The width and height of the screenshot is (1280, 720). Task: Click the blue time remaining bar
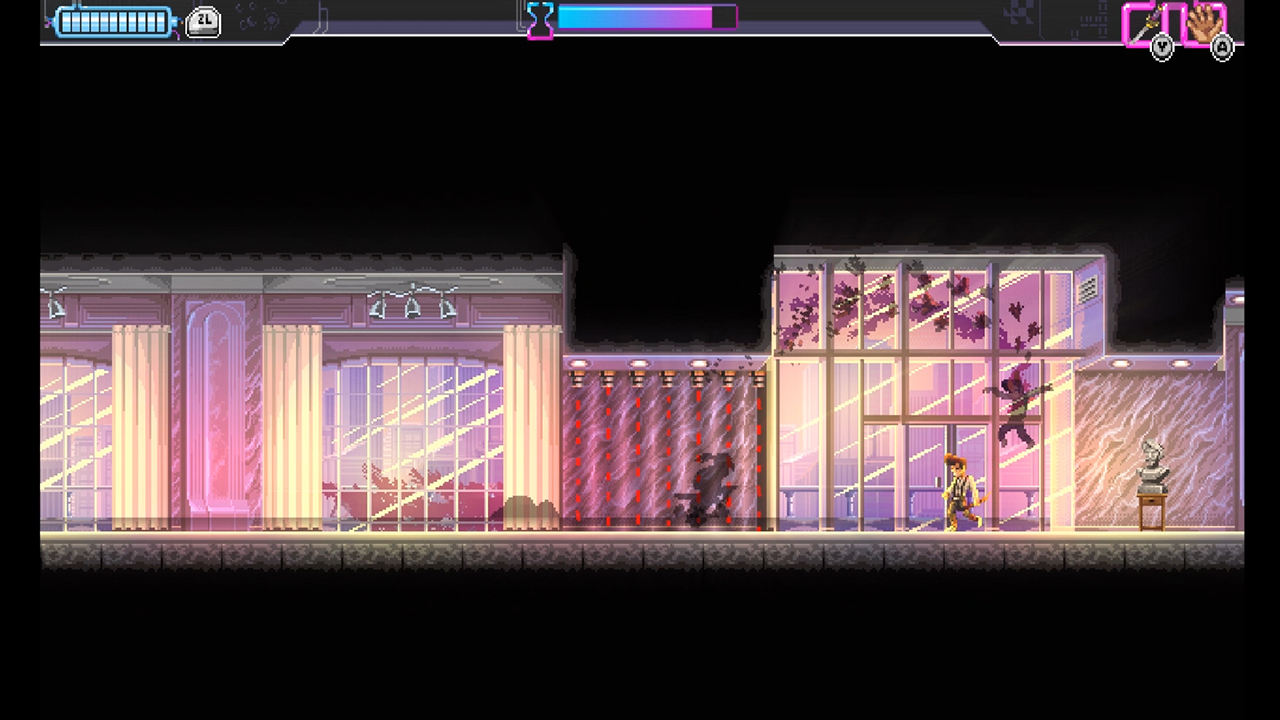tap(620, 17)
